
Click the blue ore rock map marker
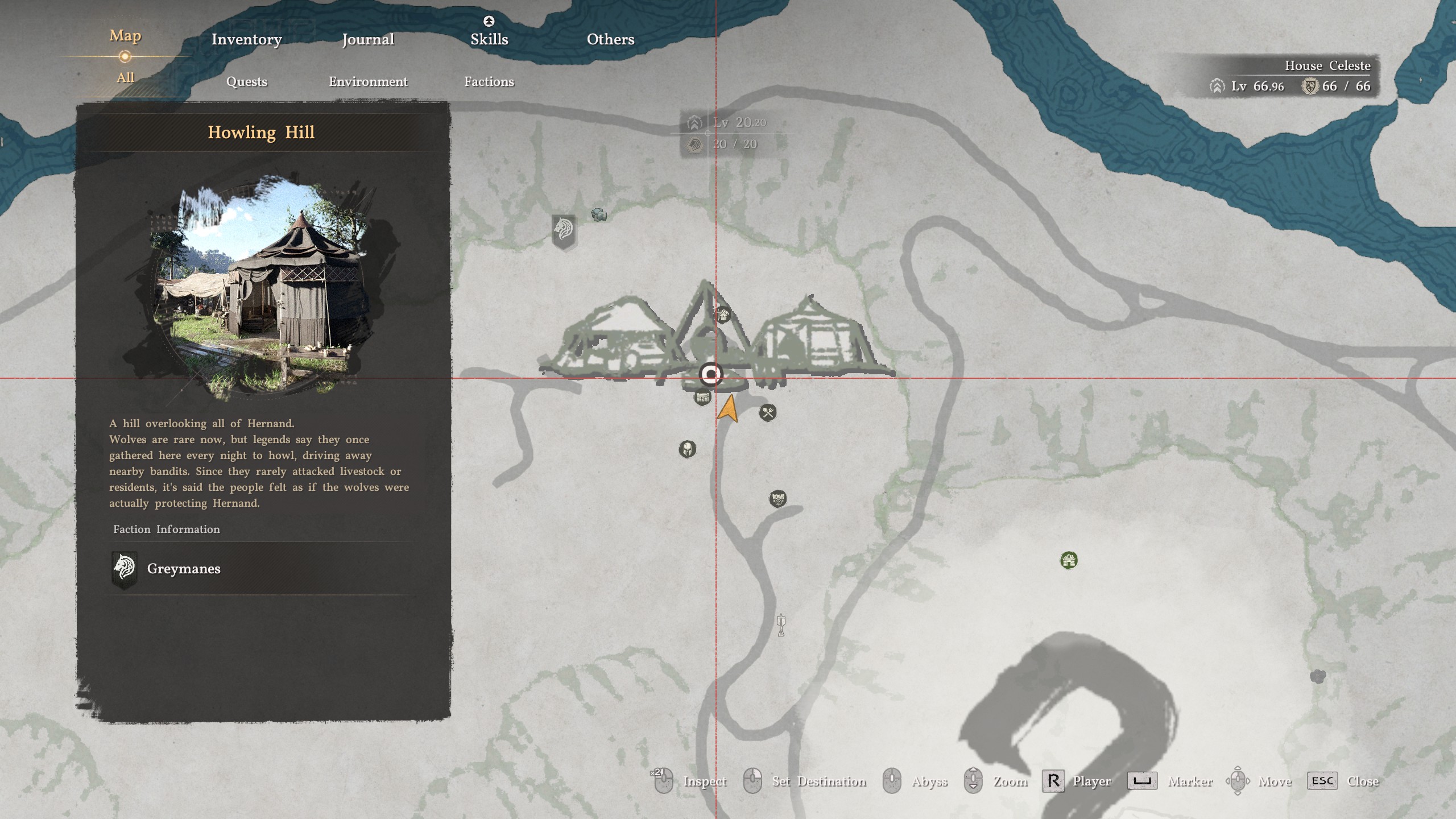[598, 214]
